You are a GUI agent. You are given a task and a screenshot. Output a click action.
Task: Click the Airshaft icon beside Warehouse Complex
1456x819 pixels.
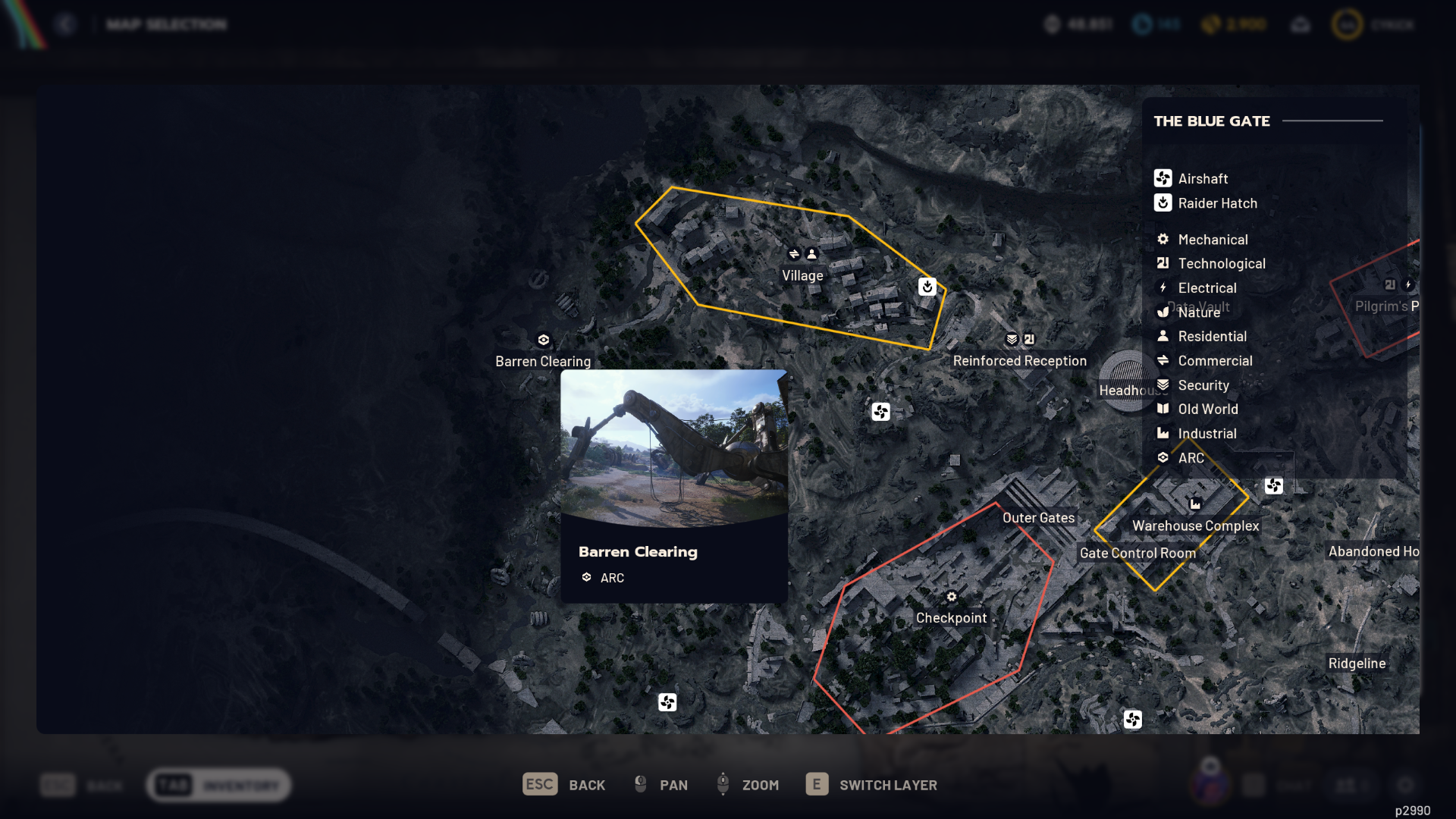tap(1273, 486)
